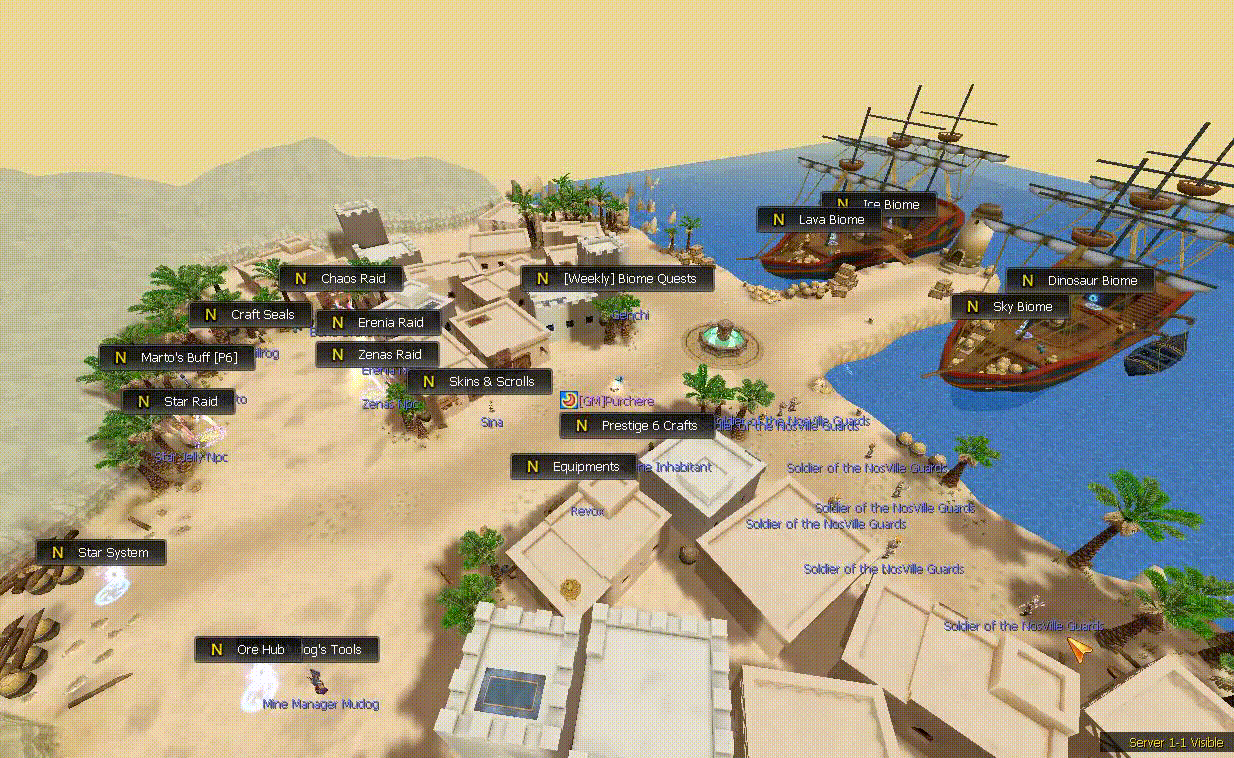1234x758 pixels.
Task: Open the Sky Biome label
Action: [x=1010, y=307]
